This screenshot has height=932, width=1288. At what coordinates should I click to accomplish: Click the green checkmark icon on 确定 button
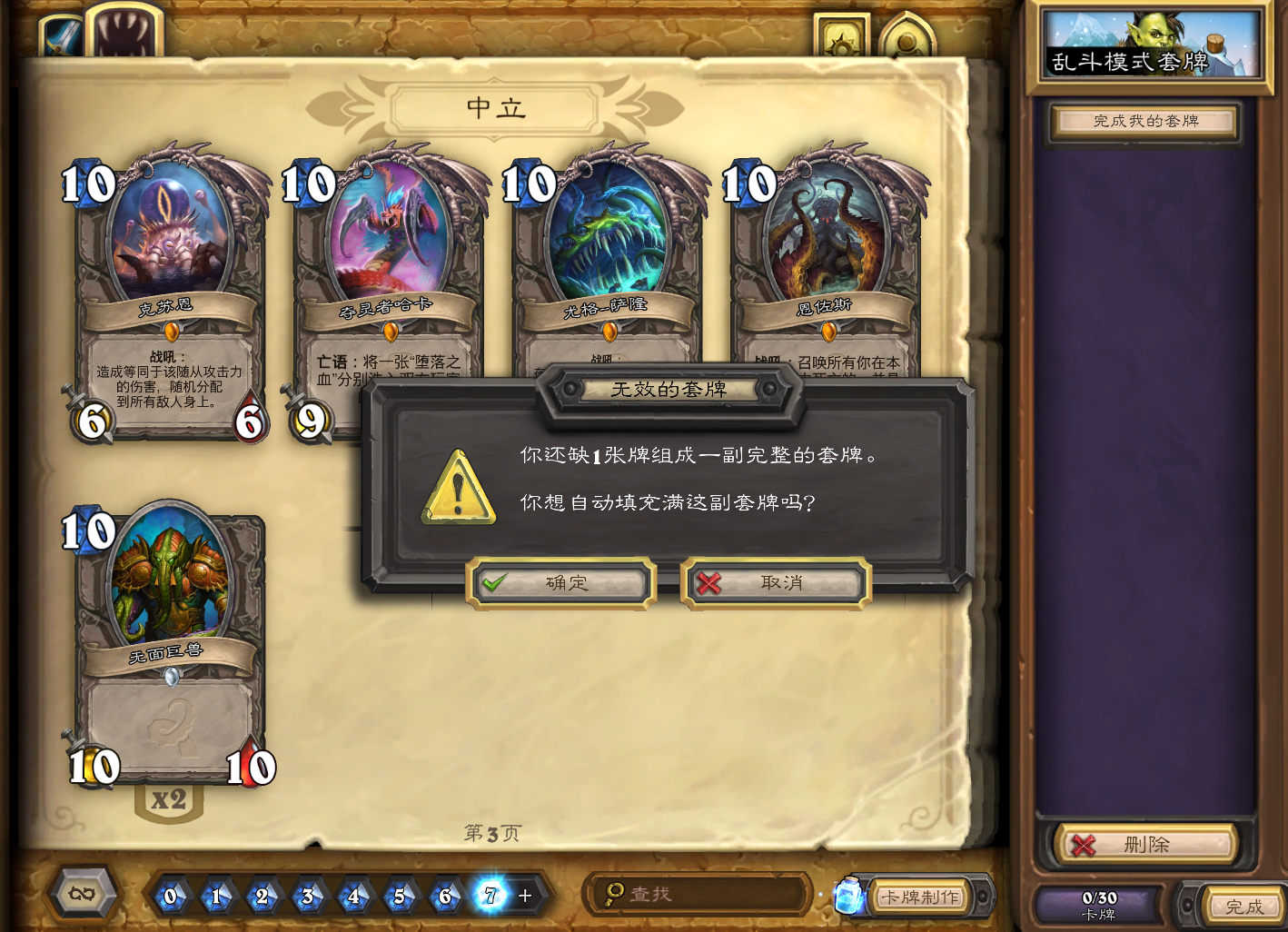point(495,581)
